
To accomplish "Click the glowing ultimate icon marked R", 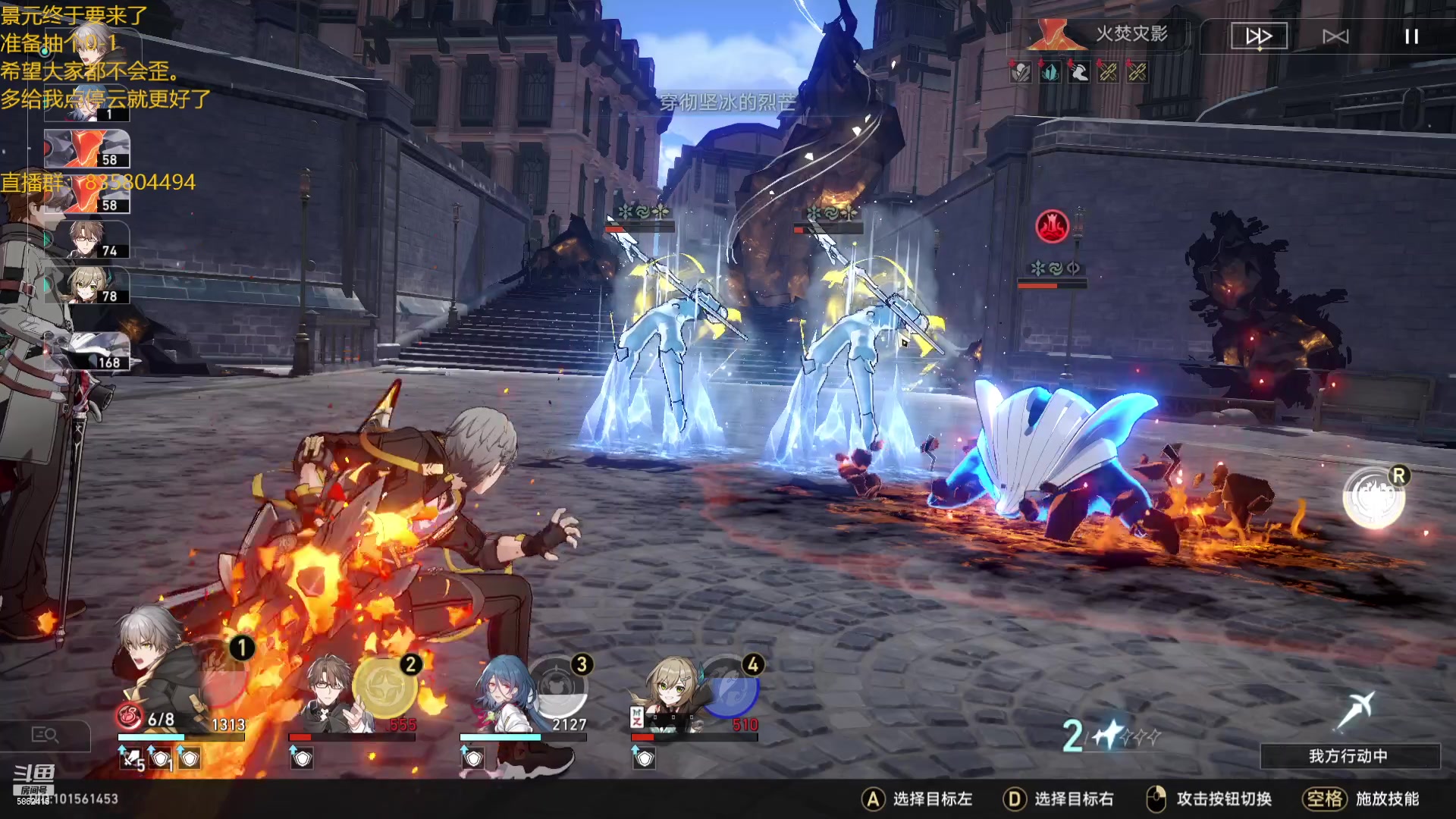I will [1373, 497].
